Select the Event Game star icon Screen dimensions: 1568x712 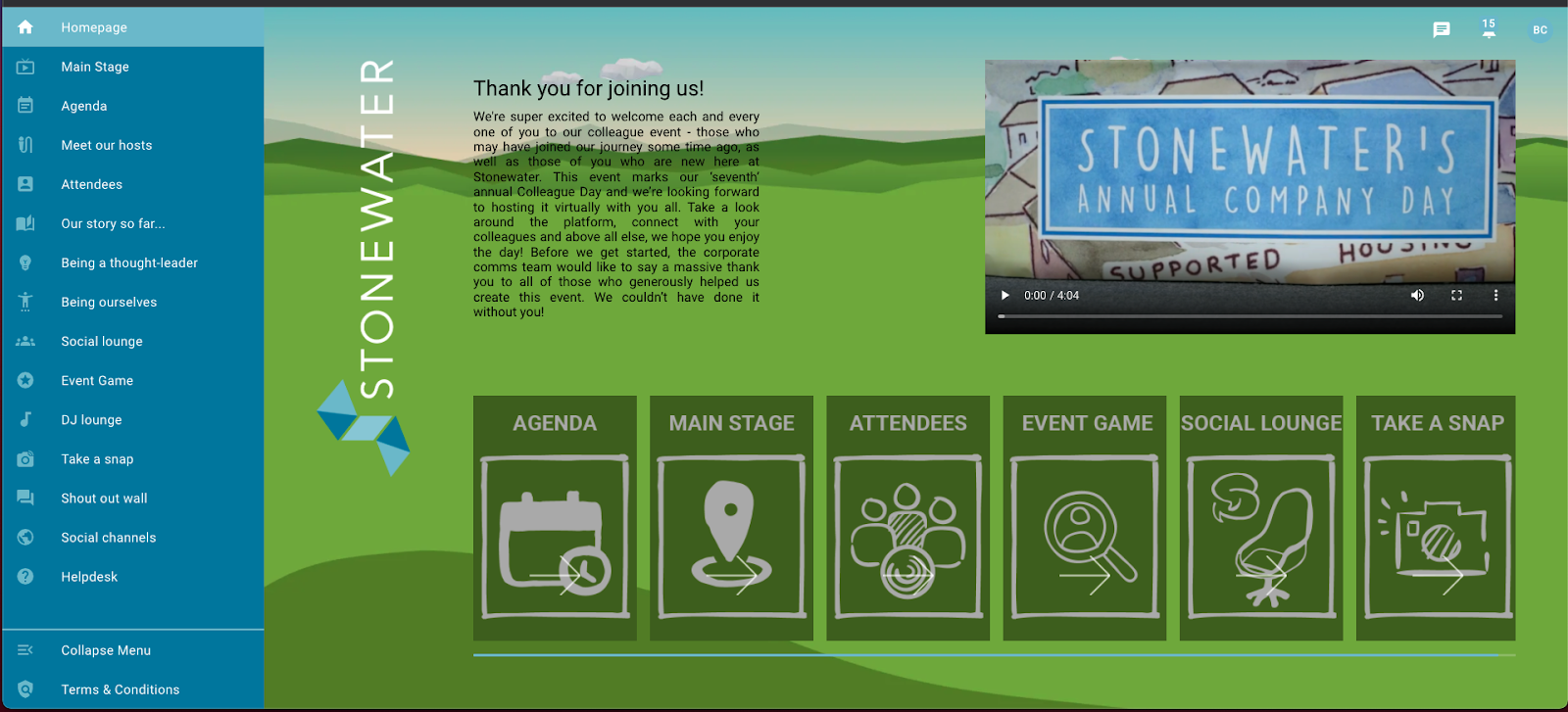tap(26, 380)
